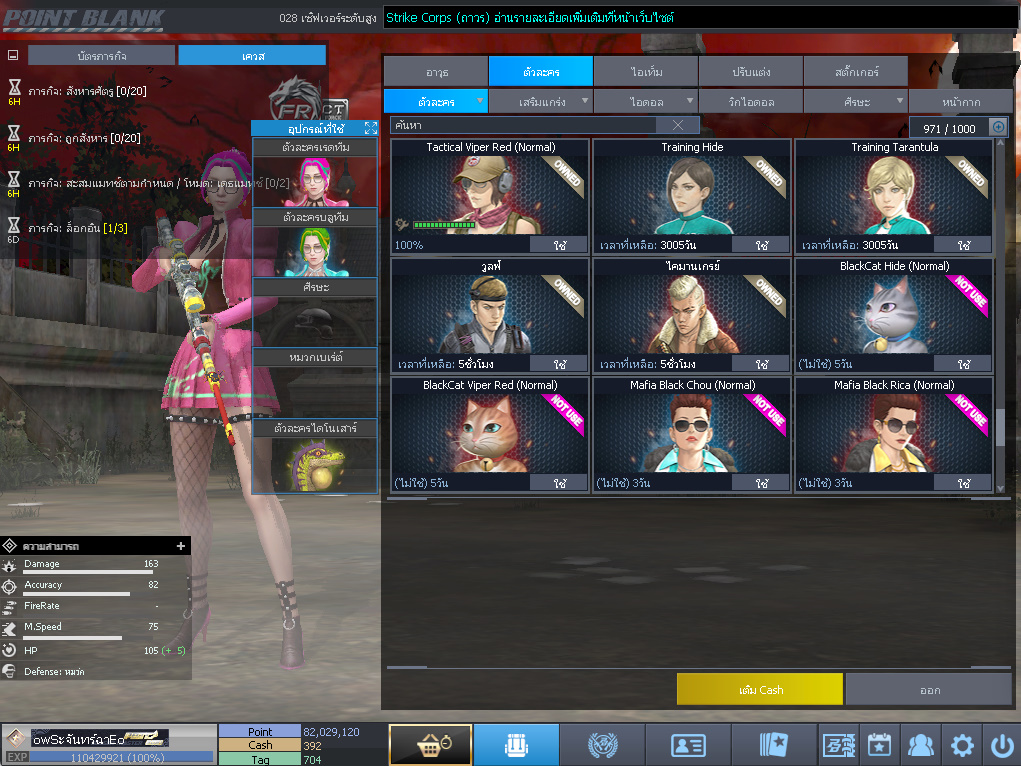Image resolution: width=1021 pixels, height=766 pixels.
Task: Select the ปรับแต่ง customization tab
Action: click(x=749, y=71)
